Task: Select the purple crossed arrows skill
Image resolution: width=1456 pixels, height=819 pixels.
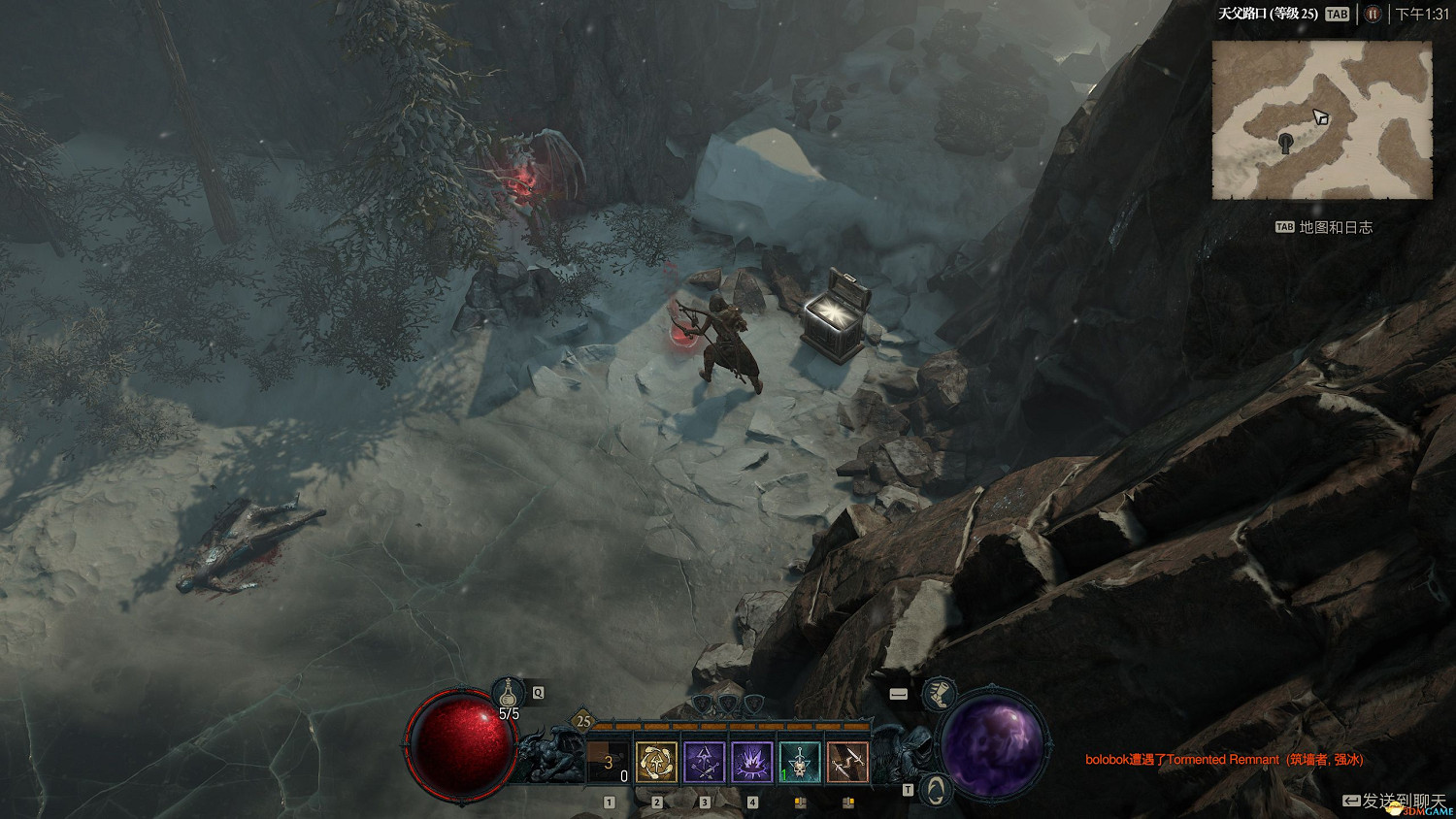Action: pyautogui.click(x=704, y=762)
